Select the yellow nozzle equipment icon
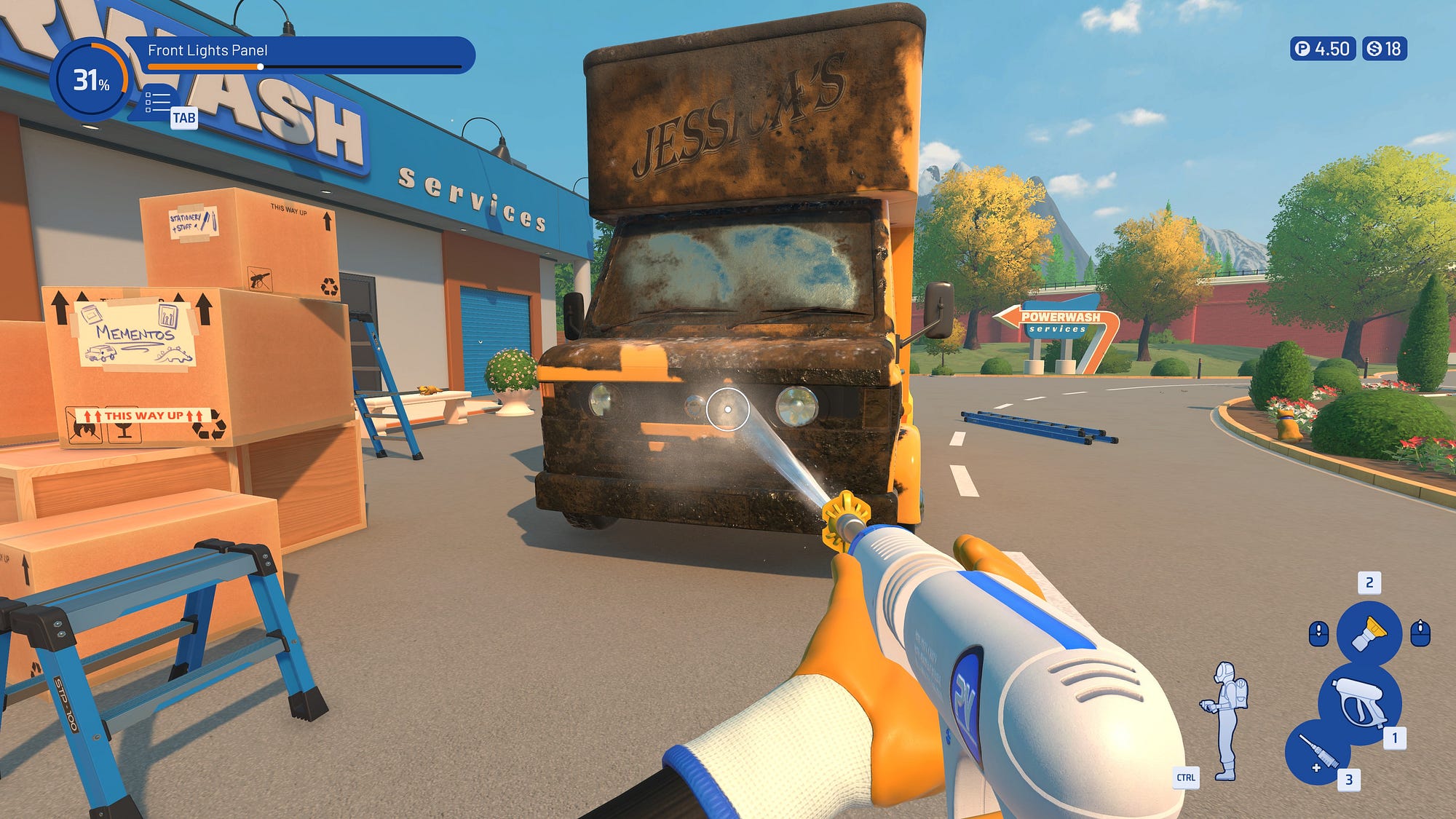 coord(1369,633)
